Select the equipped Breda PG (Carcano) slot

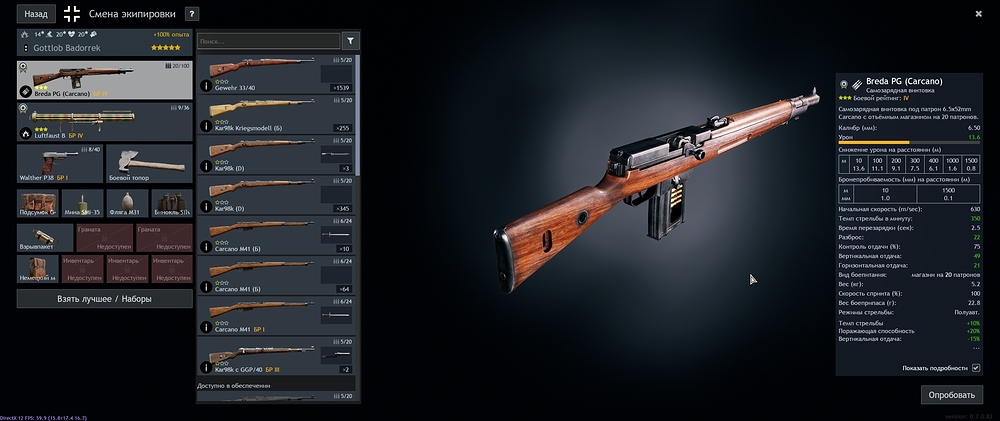(105, 81)
